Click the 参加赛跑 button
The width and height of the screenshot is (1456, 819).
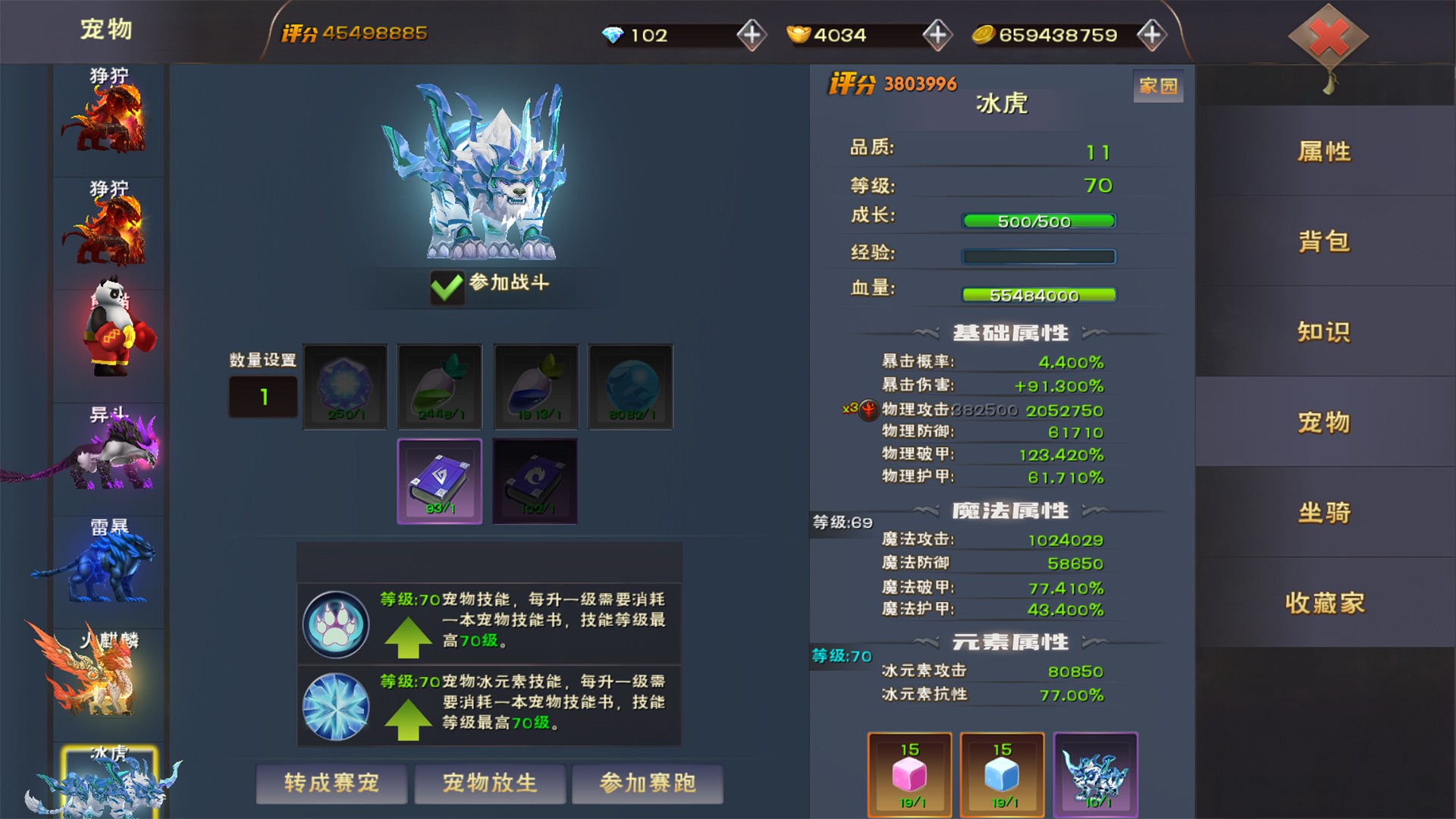click(648, 783)
